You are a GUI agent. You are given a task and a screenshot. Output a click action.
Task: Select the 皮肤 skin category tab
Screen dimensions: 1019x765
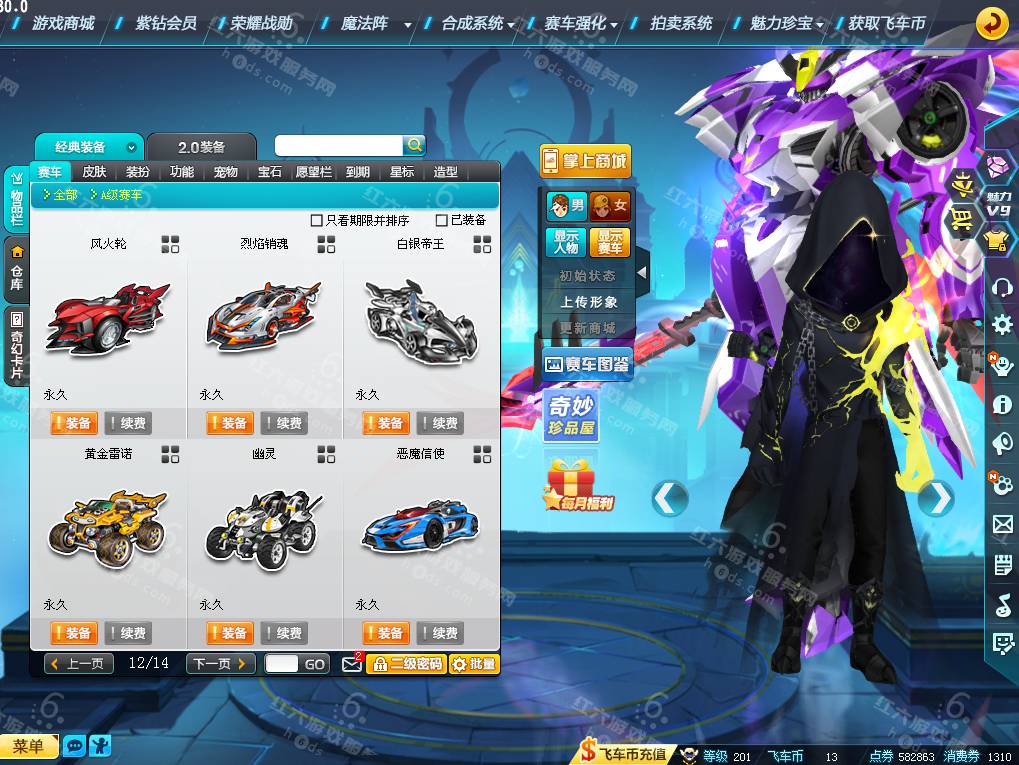[94, 172]
